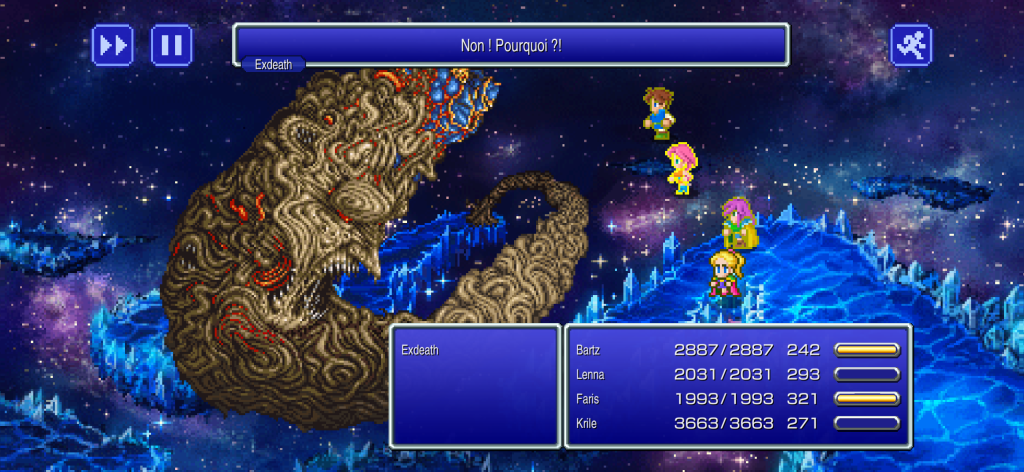The width and height of the screenshot is (1024, 472).
Task: Advance the "Non ! Pourquoi ?!" dialogue box
Action: pyautogui.click(x=511, y=44)
